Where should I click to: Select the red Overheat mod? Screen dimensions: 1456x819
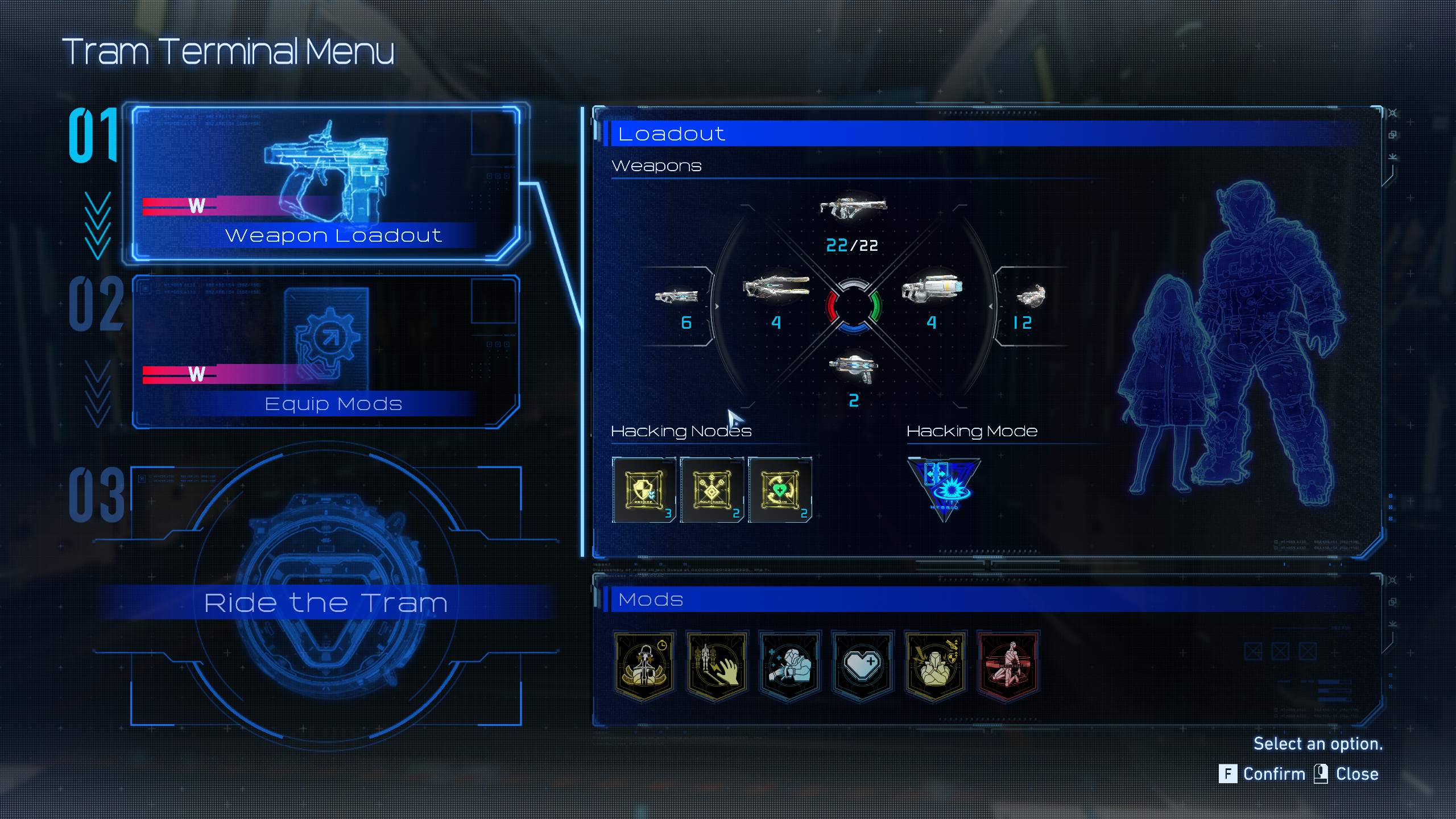[x=1008, y=663]
